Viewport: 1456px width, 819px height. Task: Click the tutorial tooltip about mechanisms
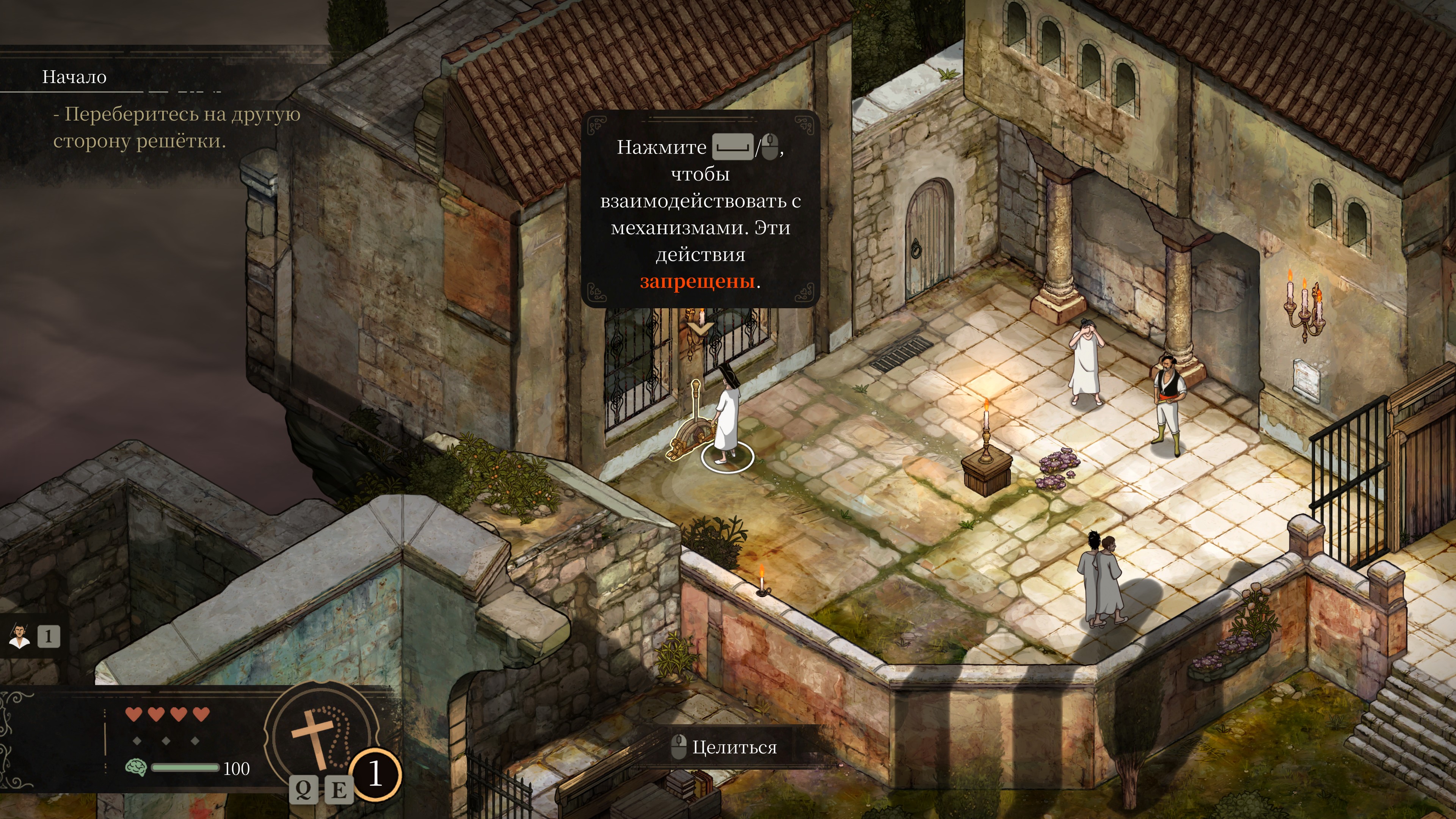tap(700, 209)
